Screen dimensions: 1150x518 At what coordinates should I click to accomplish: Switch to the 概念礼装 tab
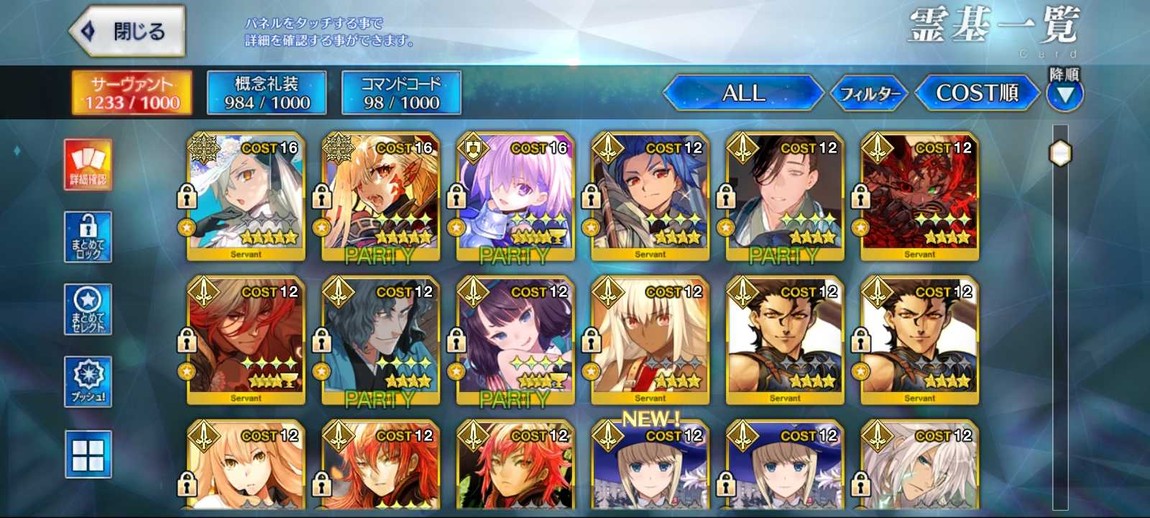pos(266,93)
